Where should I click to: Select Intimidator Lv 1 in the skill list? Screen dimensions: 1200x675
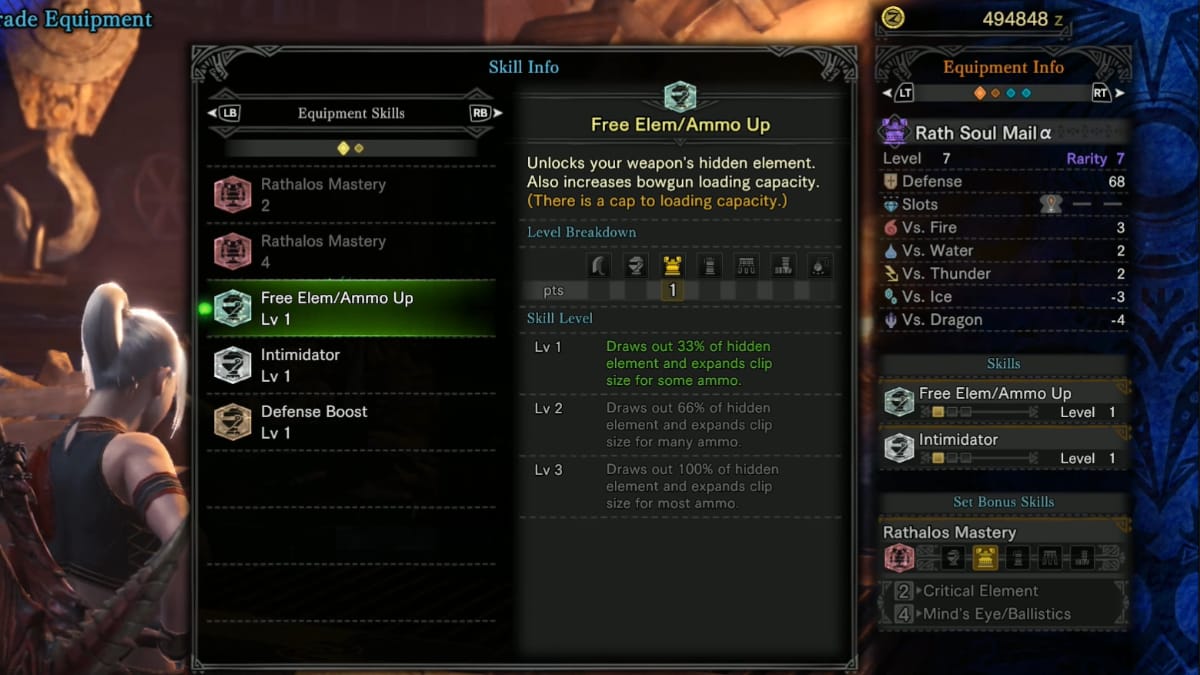(350, 365)
